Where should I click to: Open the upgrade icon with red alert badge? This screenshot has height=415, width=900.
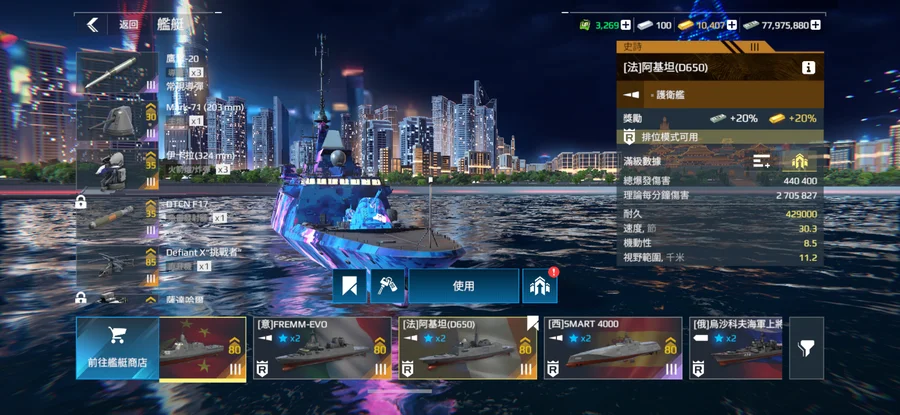(x=539, y=286)
